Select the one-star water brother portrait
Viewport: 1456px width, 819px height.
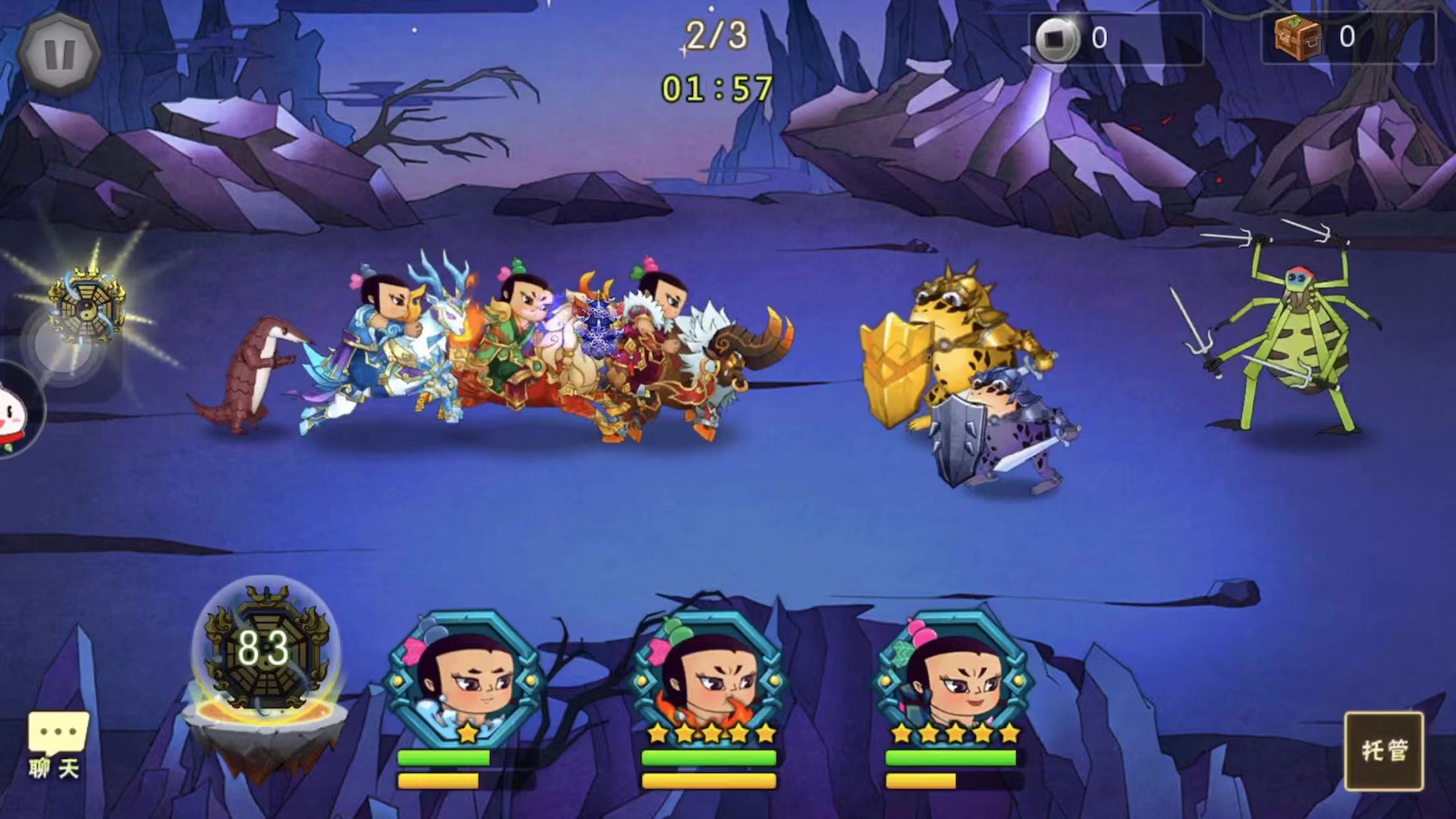[466, 679]
